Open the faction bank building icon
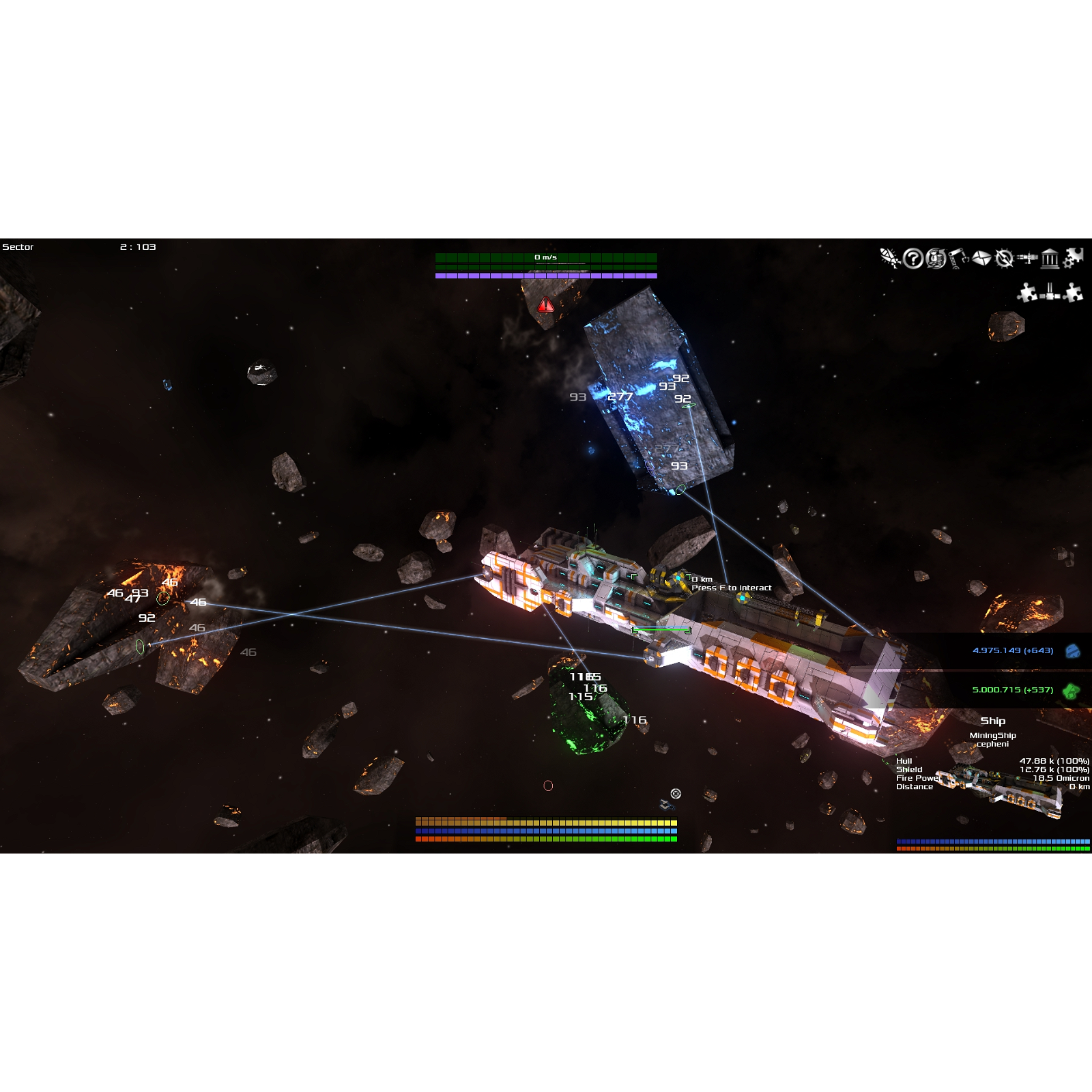The height and width of the screenshot is (1092, 1092). 1050,258
